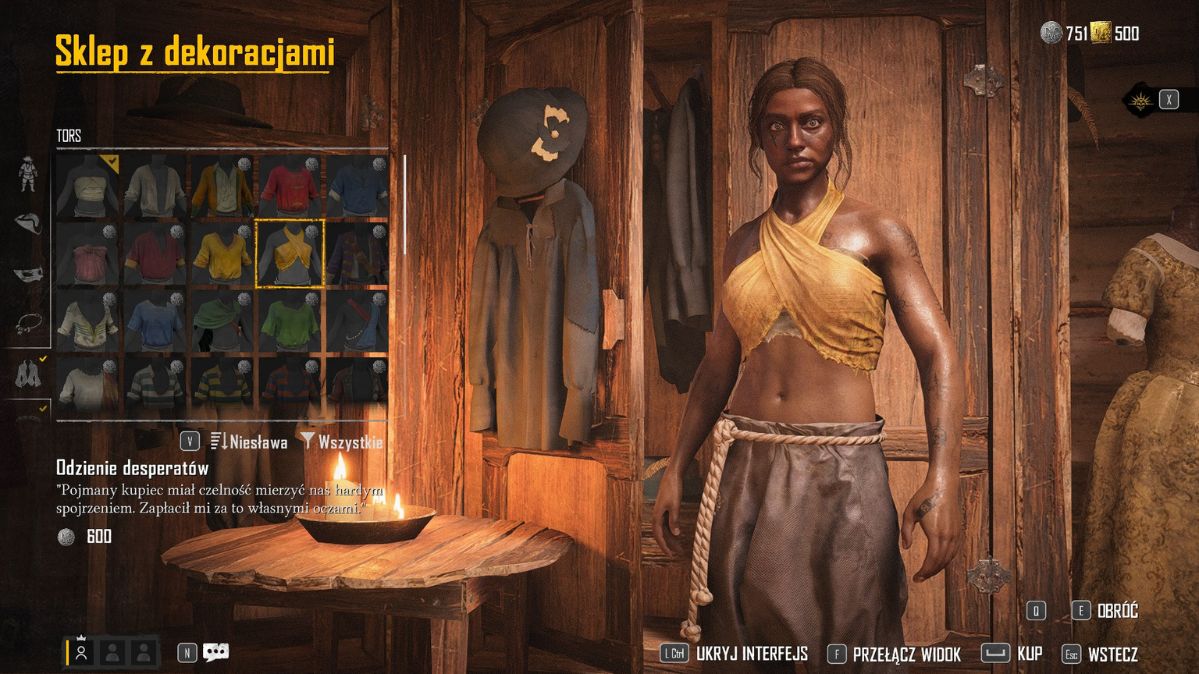Viewport: 1199px width, 674px height.
Task: Open the necklace category
Action: click(x=28, y=323)
